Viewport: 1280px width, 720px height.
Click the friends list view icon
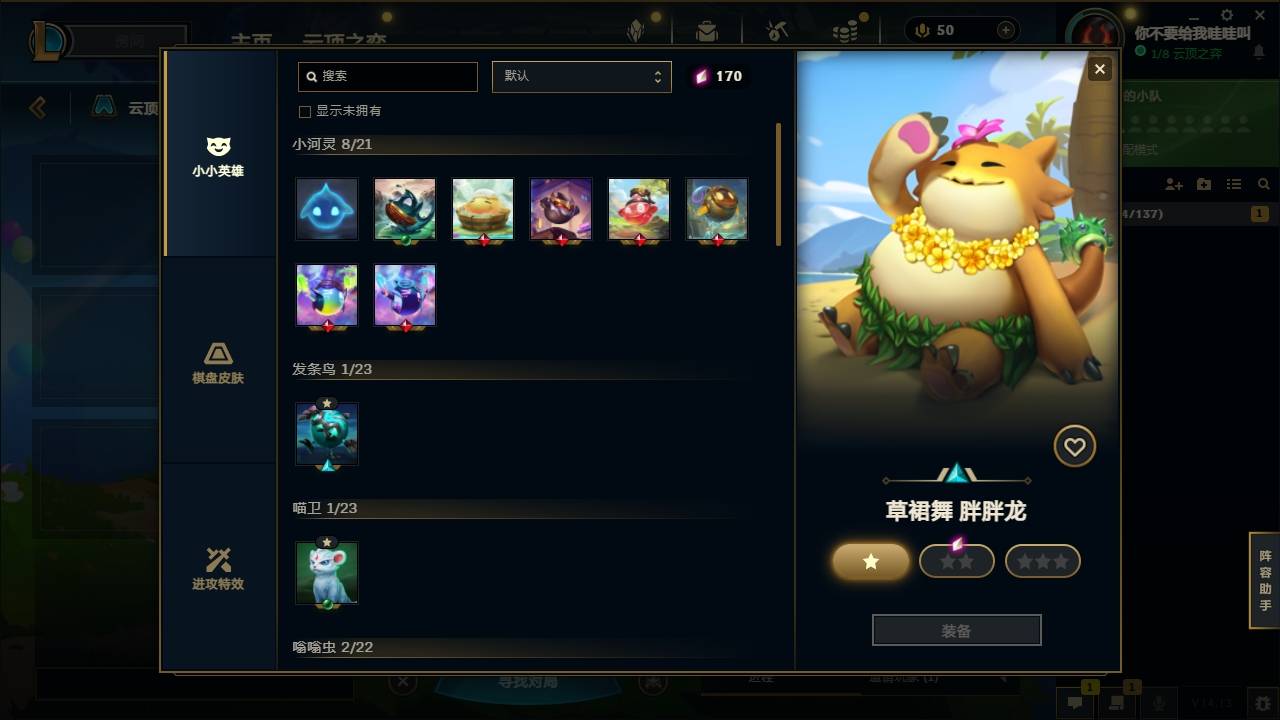pos(1232,183)
